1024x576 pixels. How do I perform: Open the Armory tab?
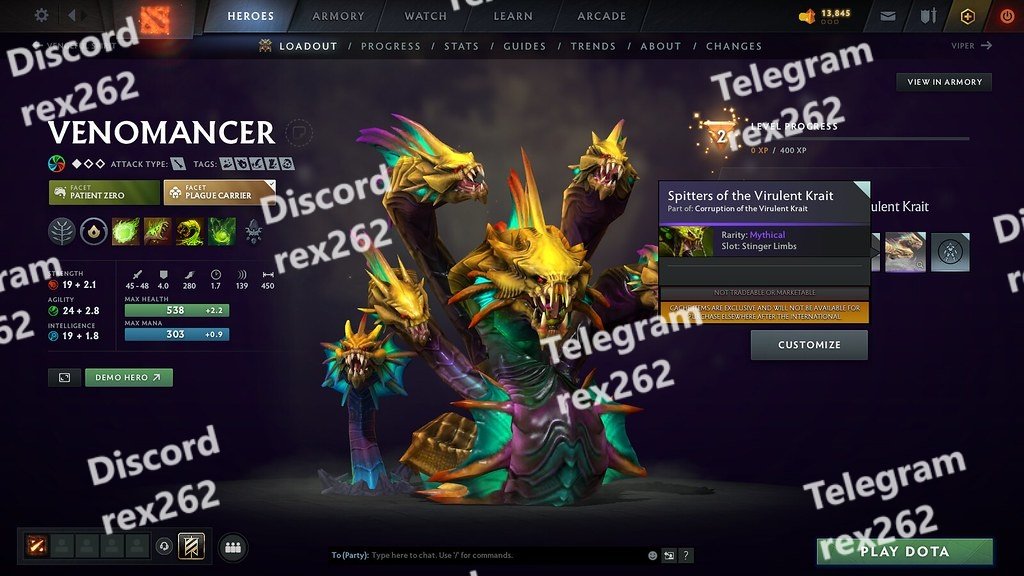(x=338, y=16)
